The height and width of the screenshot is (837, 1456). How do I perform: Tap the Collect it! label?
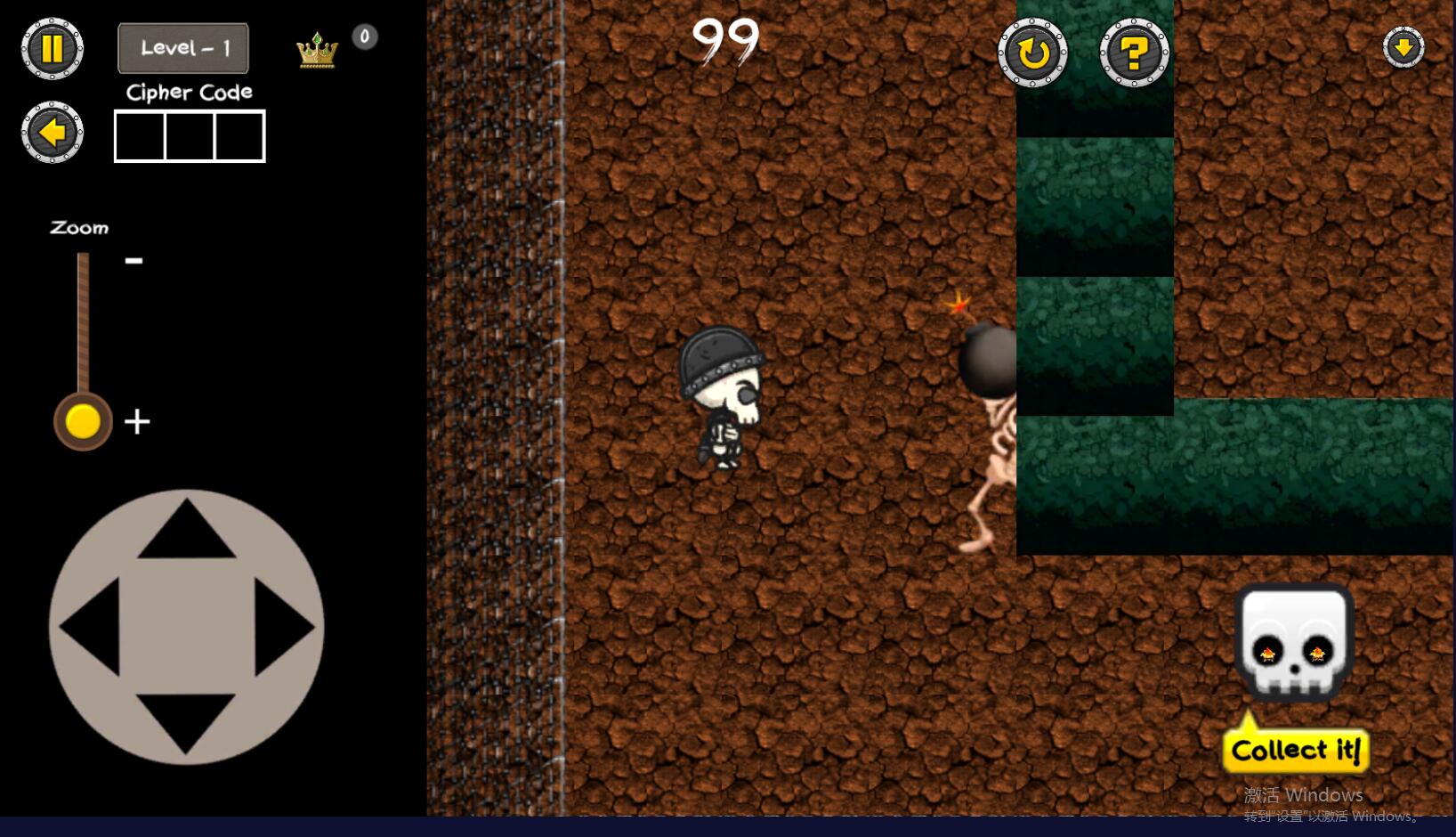coord(1296,751)
